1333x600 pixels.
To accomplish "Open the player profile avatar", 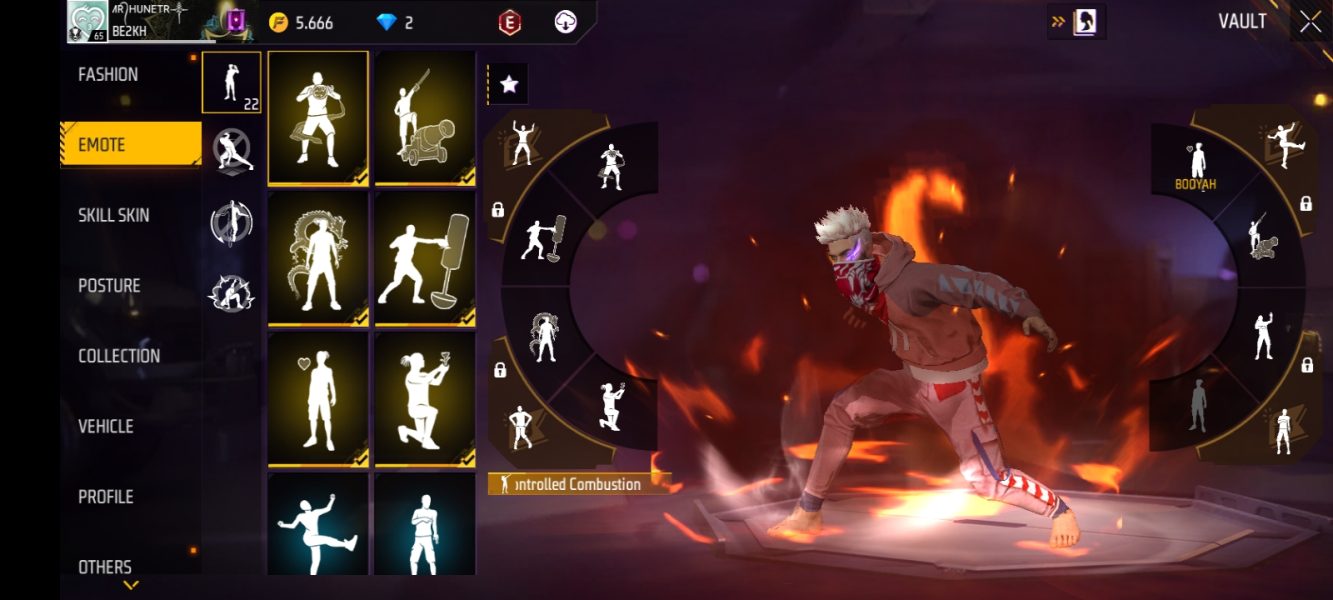I will [x=87, y=21].
